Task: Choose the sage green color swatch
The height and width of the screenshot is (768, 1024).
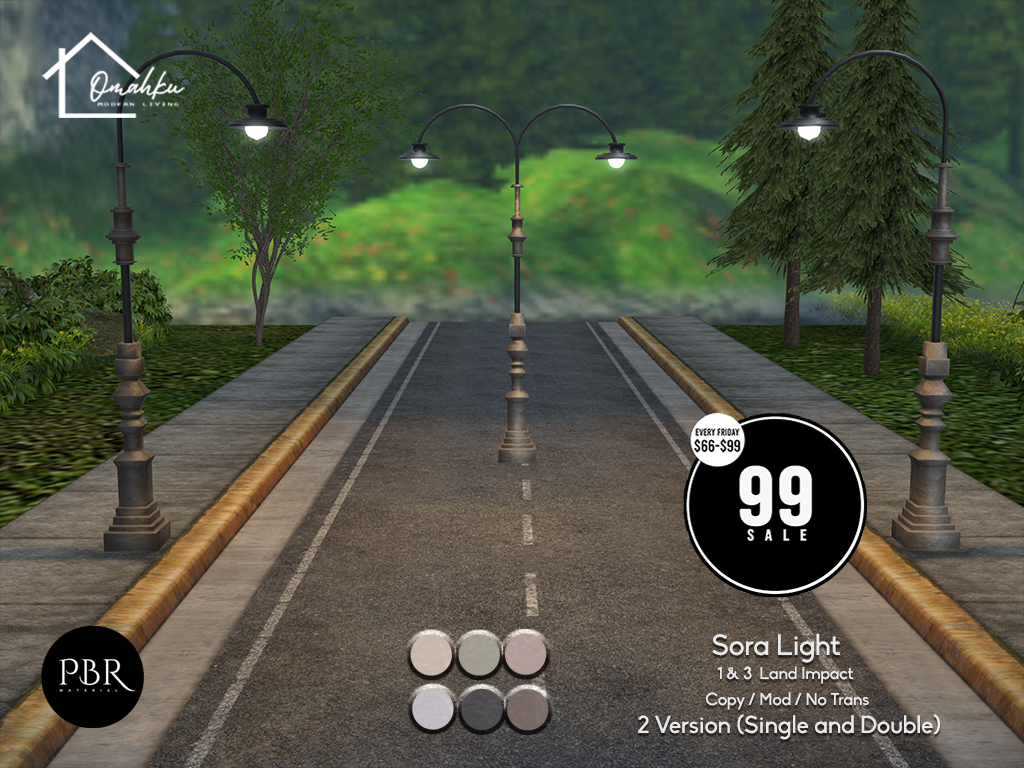Action: click(479, 654)
